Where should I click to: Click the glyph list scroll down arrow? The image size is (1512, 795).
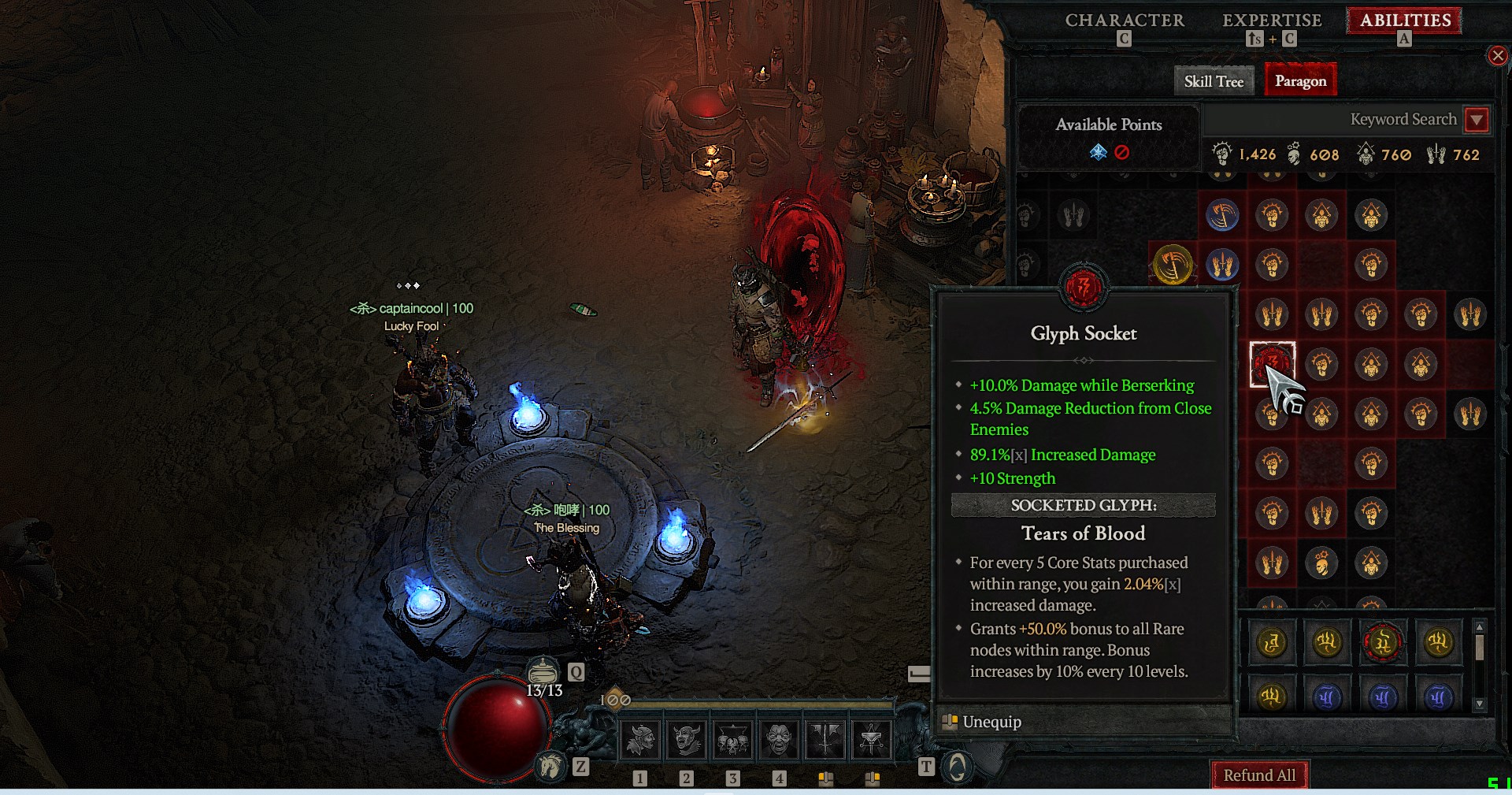tap(1480, 704)
